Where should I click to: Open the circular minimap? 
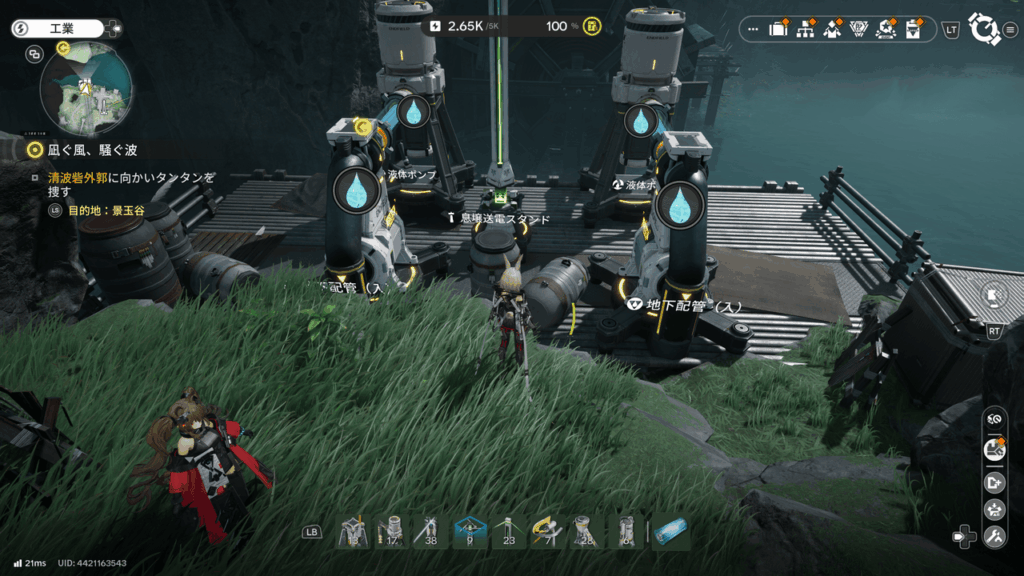(x=85, y=89)
